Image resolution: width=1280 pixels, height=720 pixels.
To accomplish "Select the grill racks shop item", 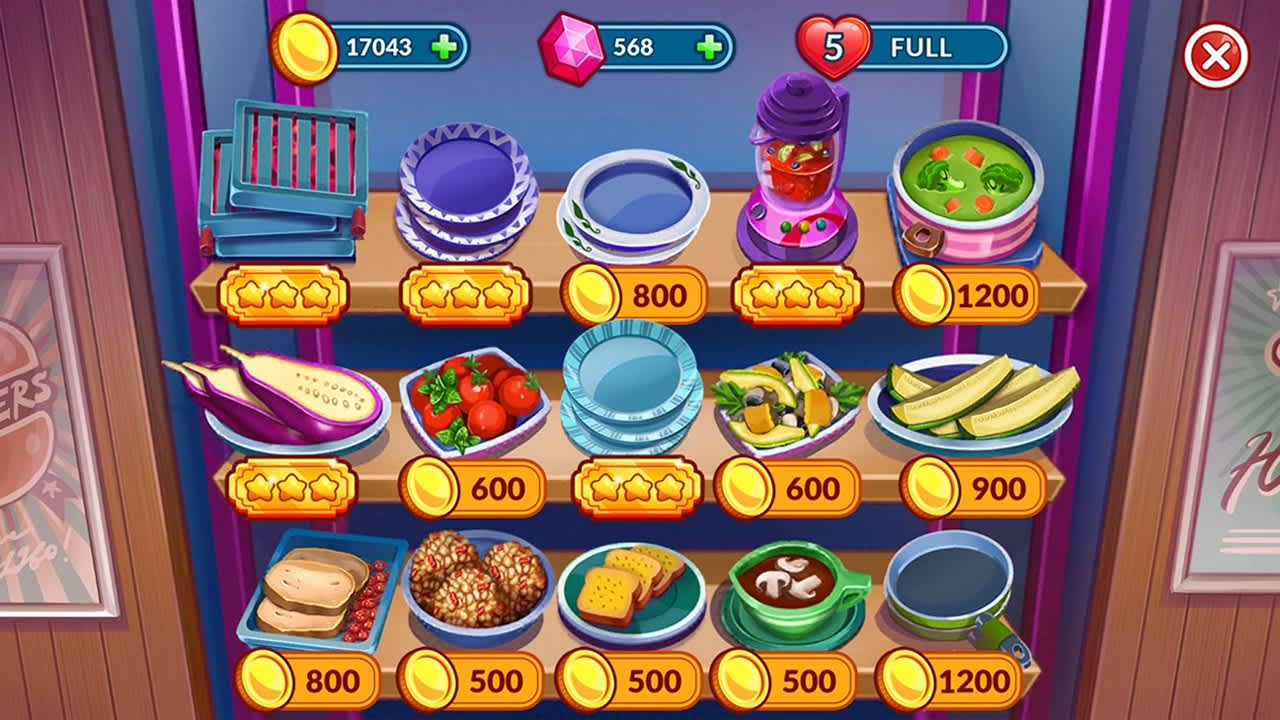I will click(285, 175).
